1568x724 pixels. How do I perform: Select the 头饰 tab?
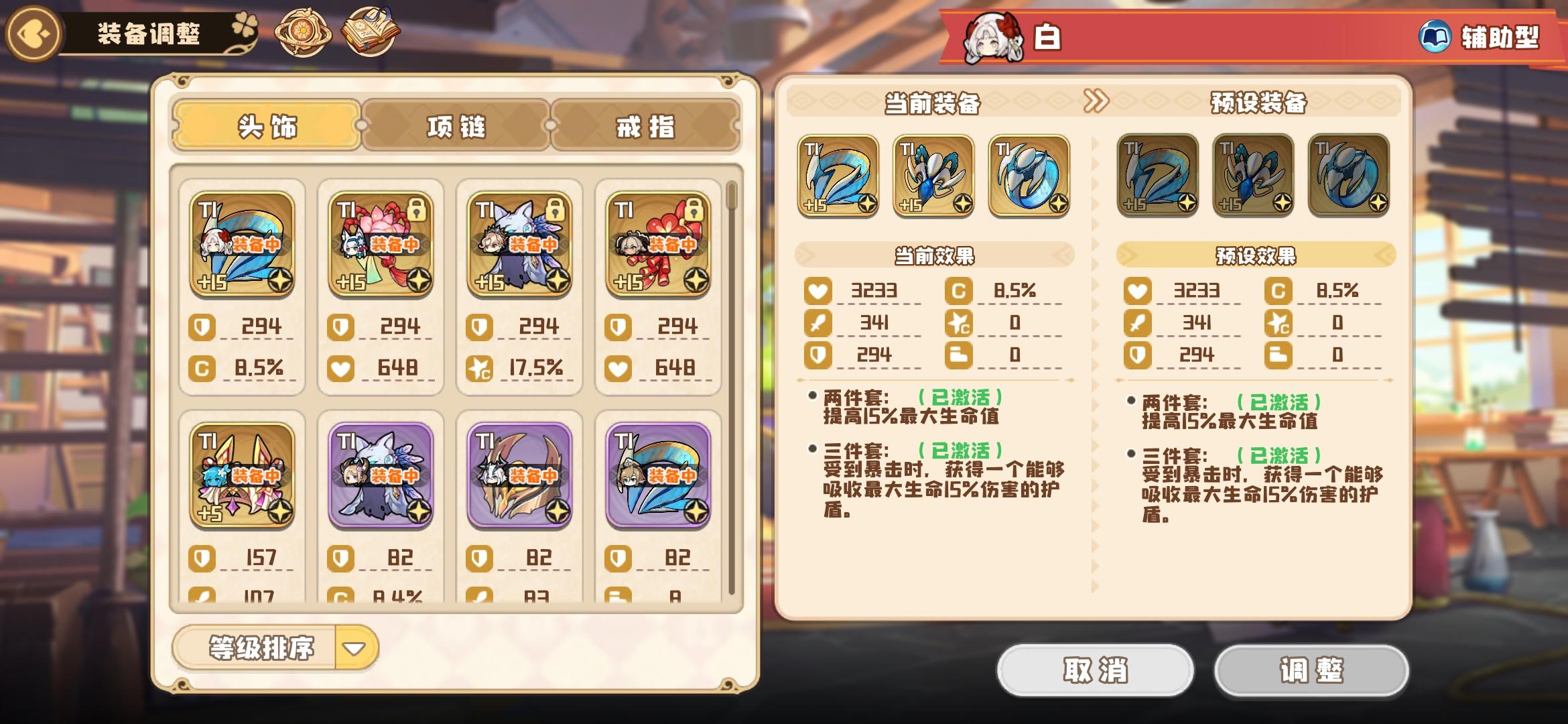click(266, 124)
